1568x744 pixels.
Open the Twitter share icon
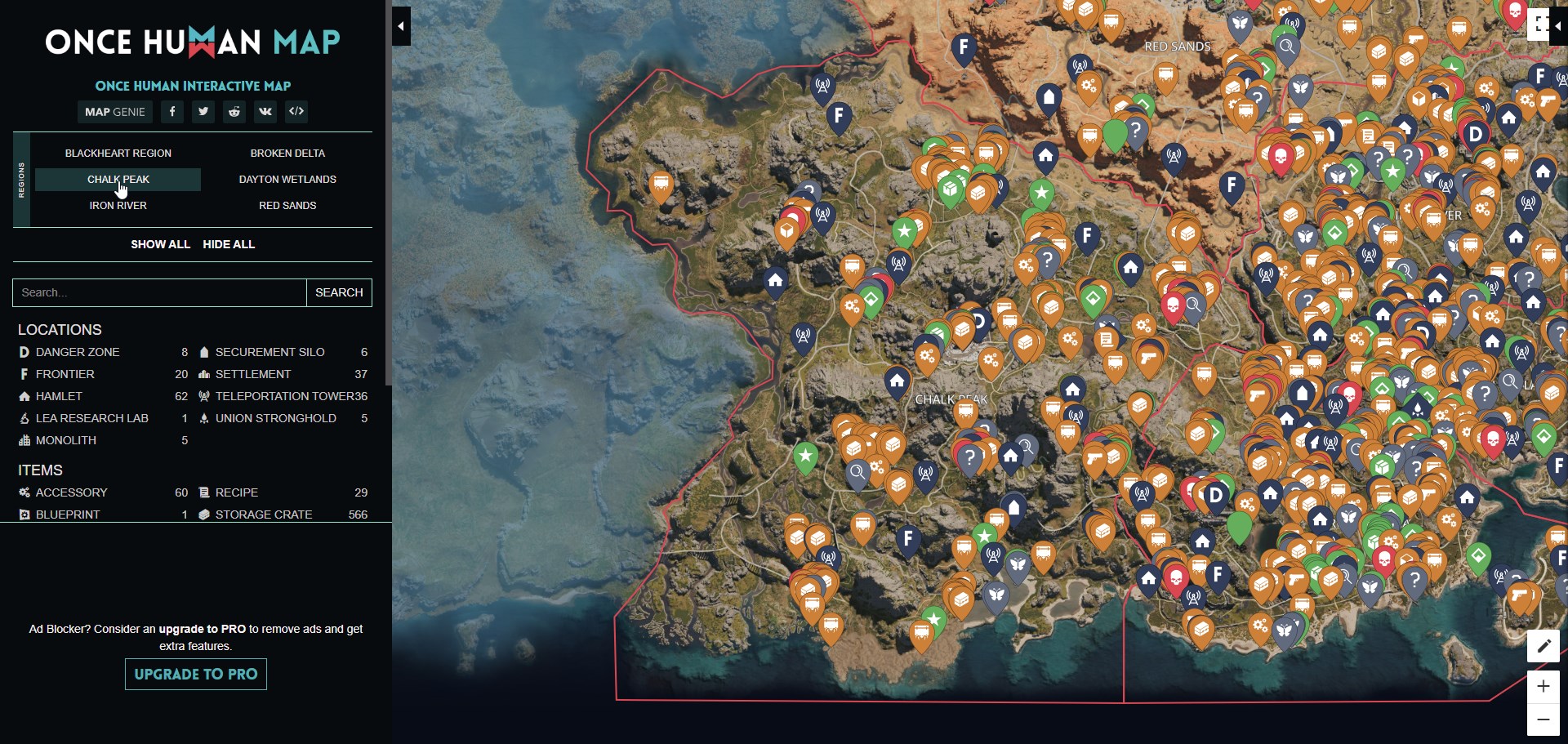pos(203,112)
